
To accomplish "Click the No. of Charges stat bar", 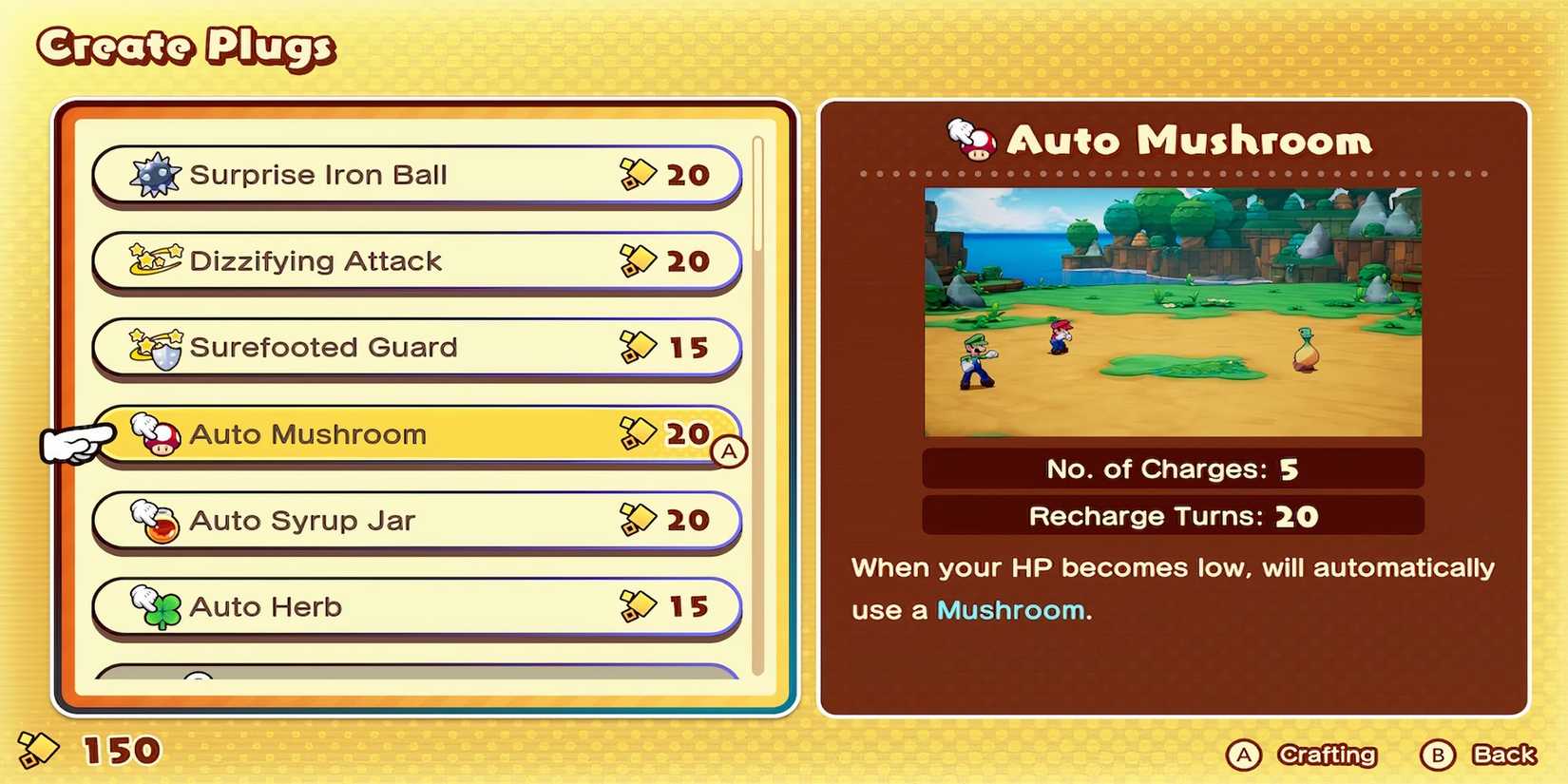I will pyautogui.click(x=1173, y=468).
